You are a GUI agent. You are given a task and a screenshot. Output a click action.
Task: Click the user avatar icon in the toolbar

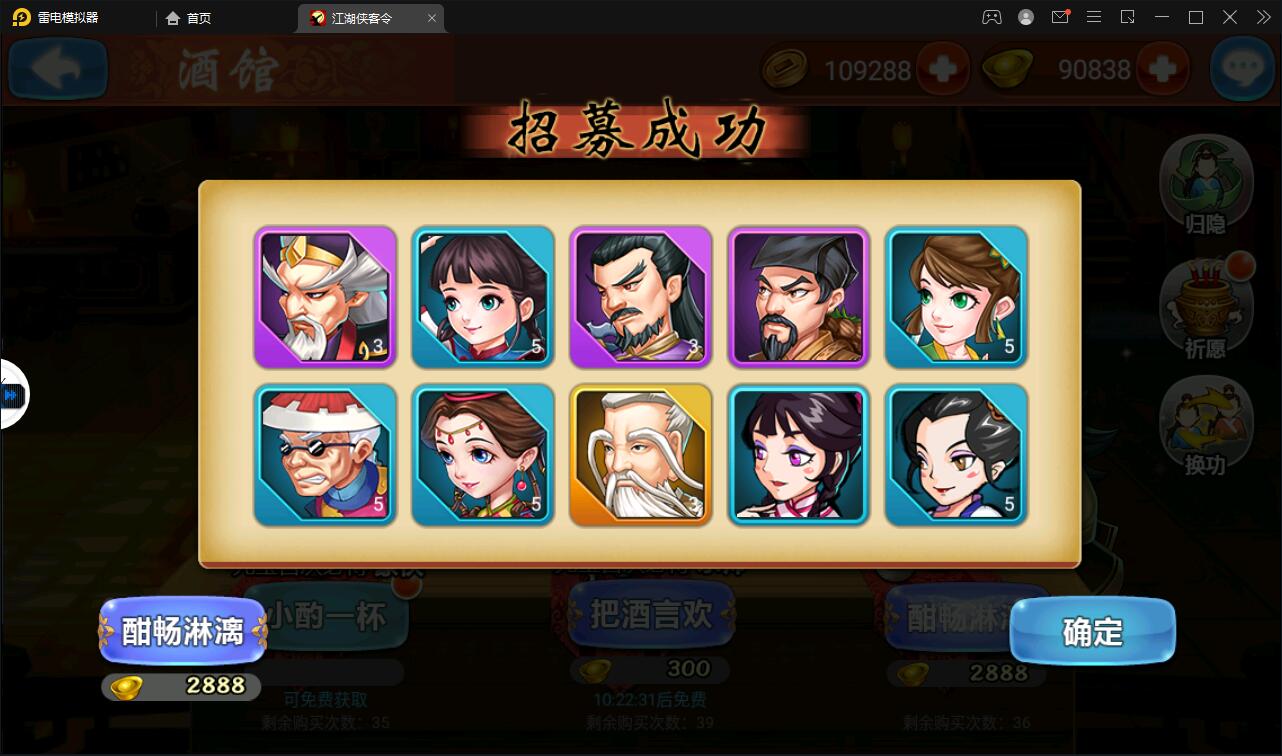tap(1025, 17)
